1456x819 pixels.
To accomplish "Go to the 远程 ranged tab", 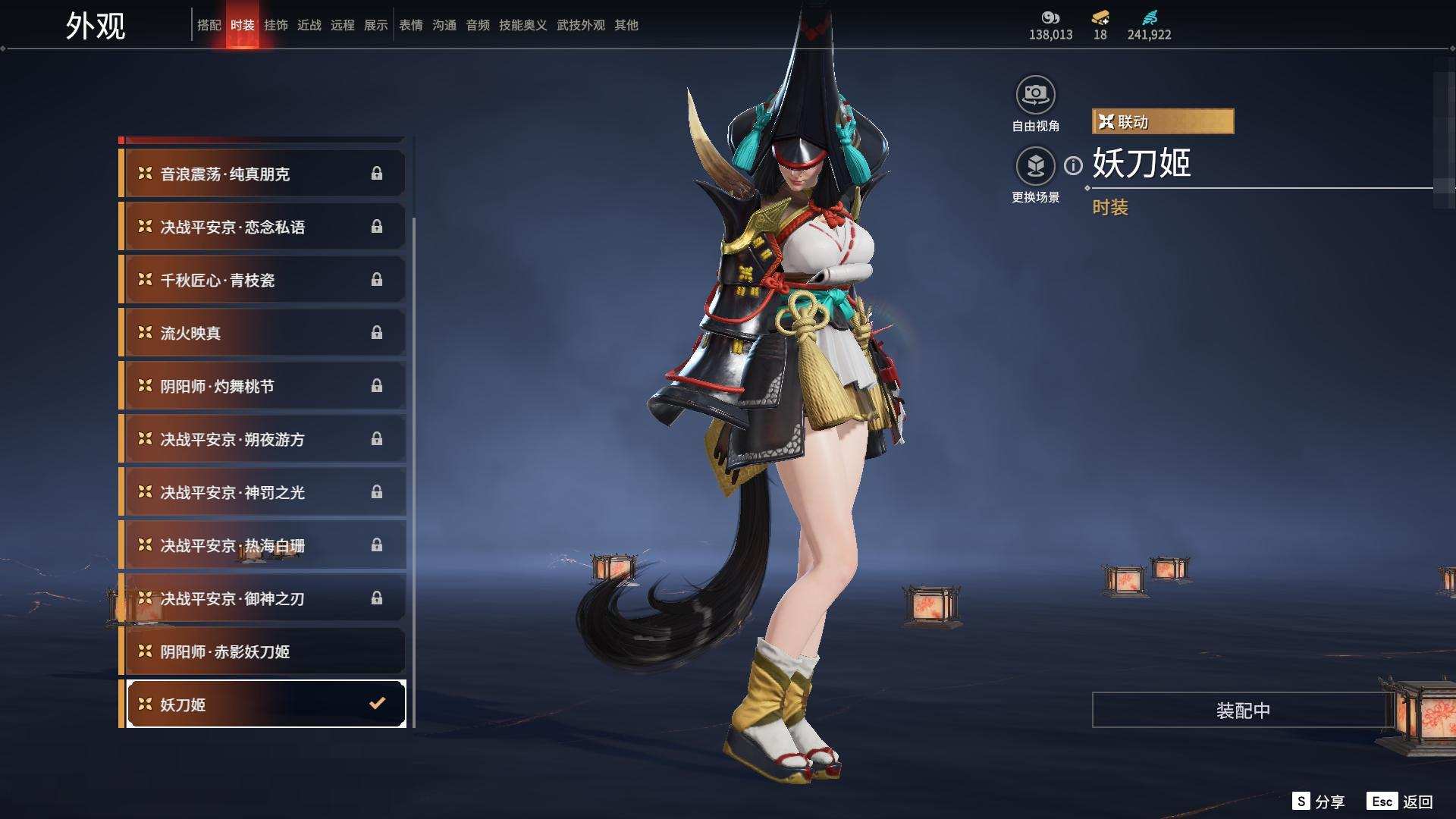I will [342, 25].
